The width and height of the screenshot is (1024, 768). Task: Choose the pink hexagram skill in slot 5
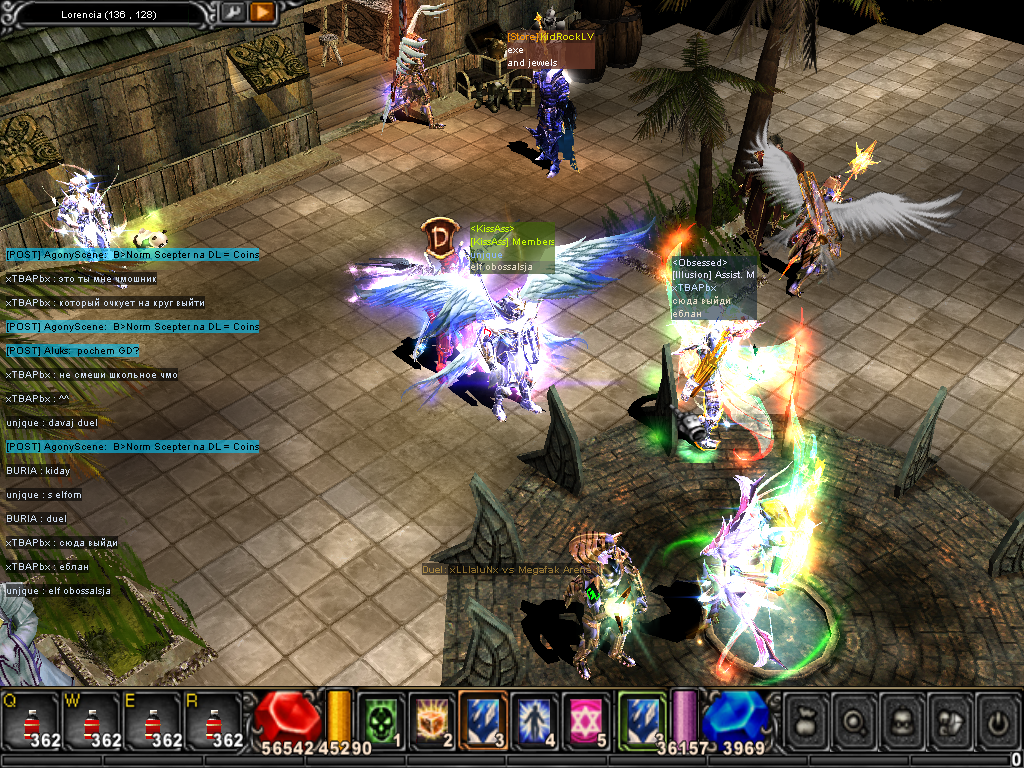pyautogui.click(x=585, y=718)
